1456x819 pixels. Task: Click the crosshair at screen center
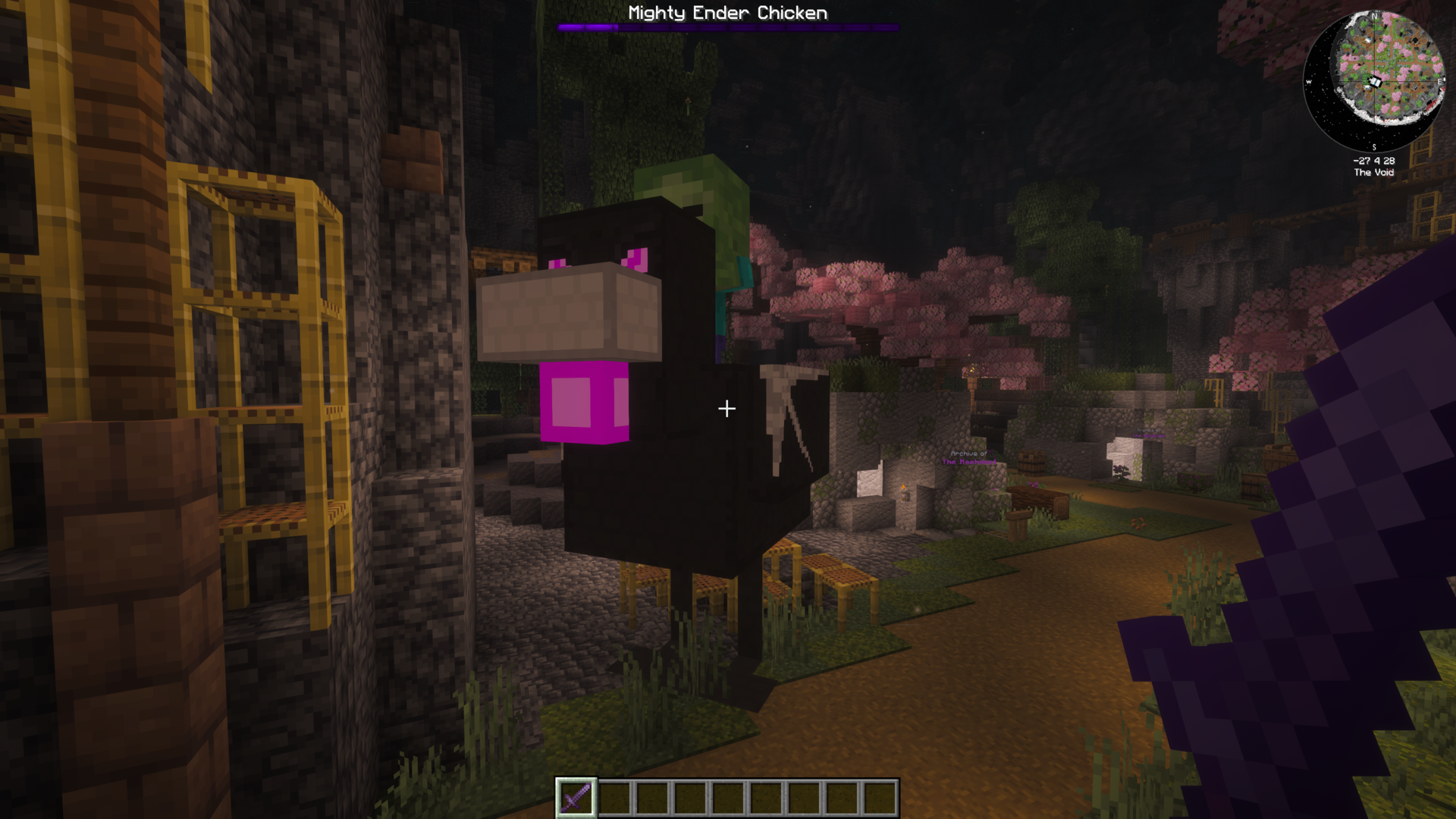pos(726,408)
